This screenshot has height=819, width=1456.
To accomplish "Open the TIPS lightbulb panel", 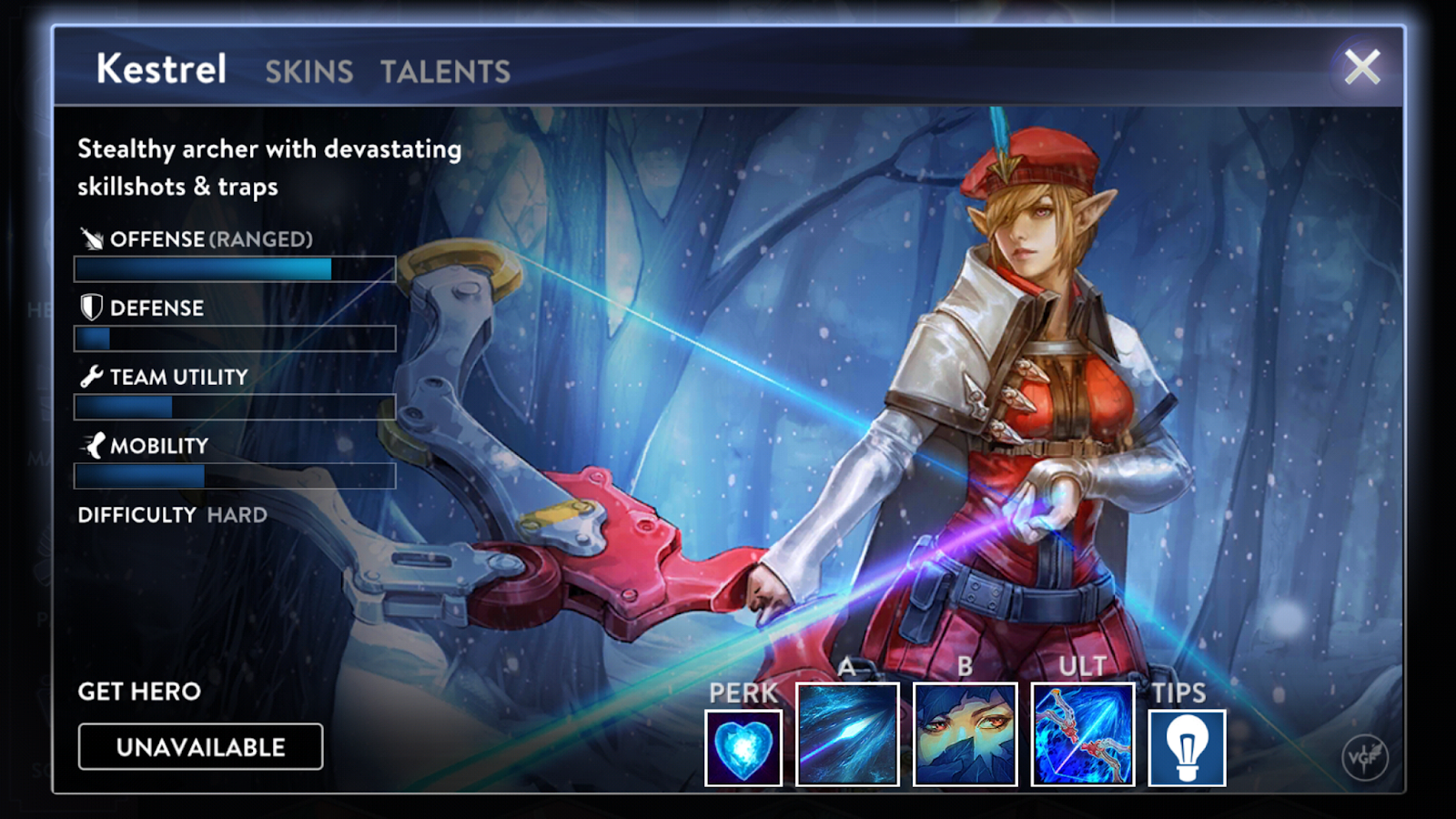I will (x=1188, y=746).
